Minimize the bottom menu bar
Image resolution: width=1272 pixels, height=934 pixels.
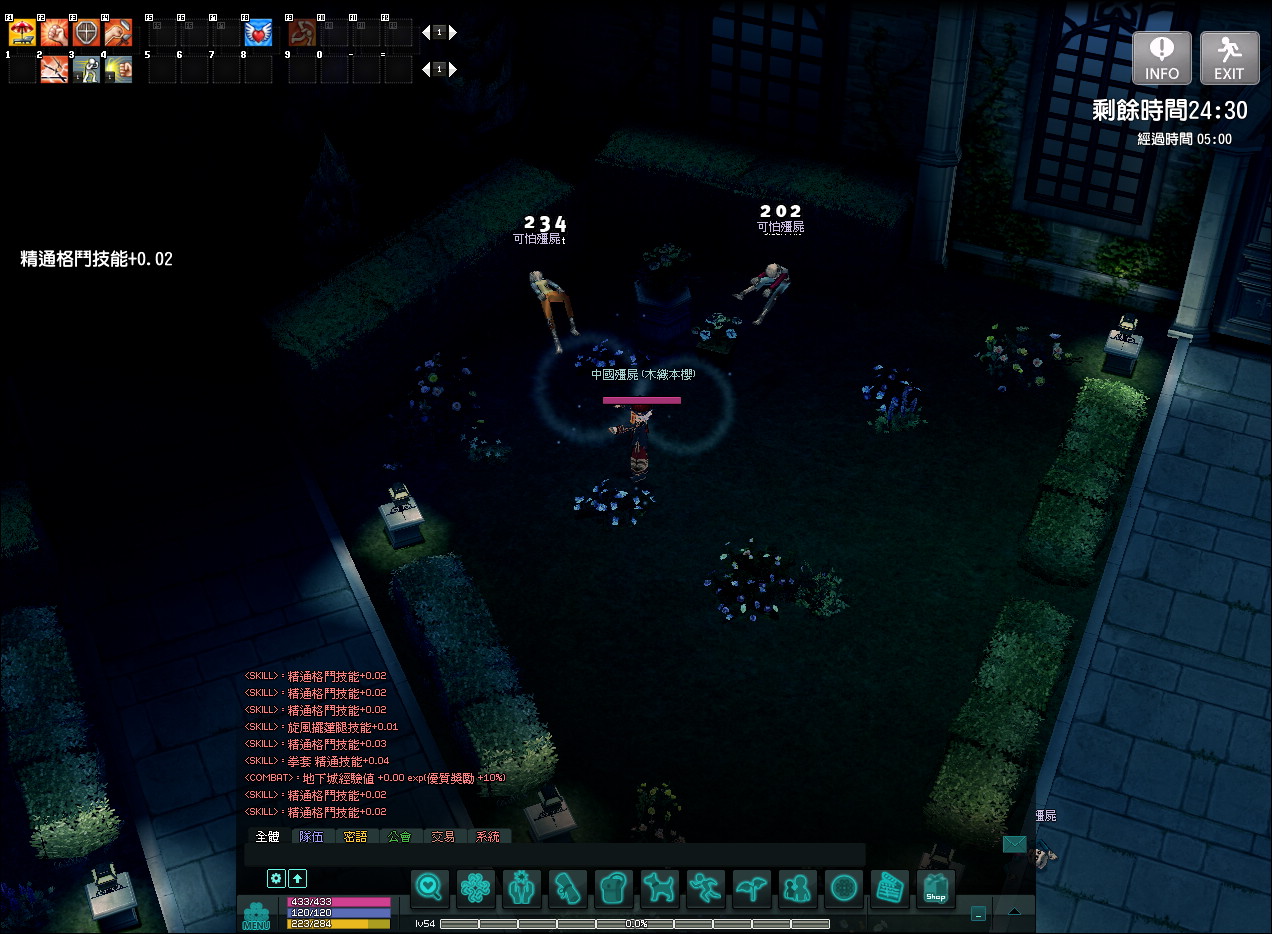point(978,913)
